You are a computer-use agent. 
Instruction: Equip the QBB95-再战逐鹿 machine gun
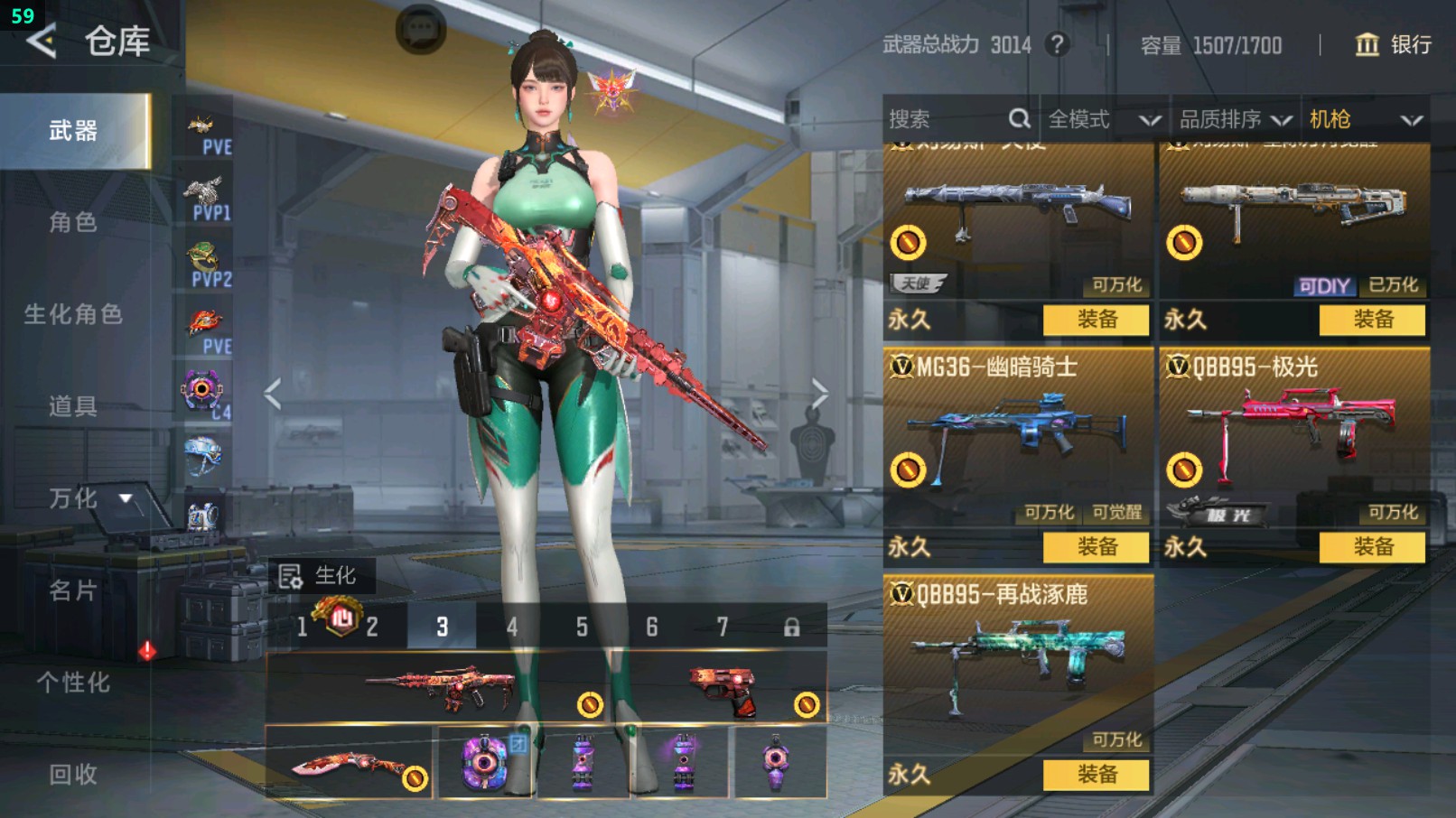coord(1097,775)
